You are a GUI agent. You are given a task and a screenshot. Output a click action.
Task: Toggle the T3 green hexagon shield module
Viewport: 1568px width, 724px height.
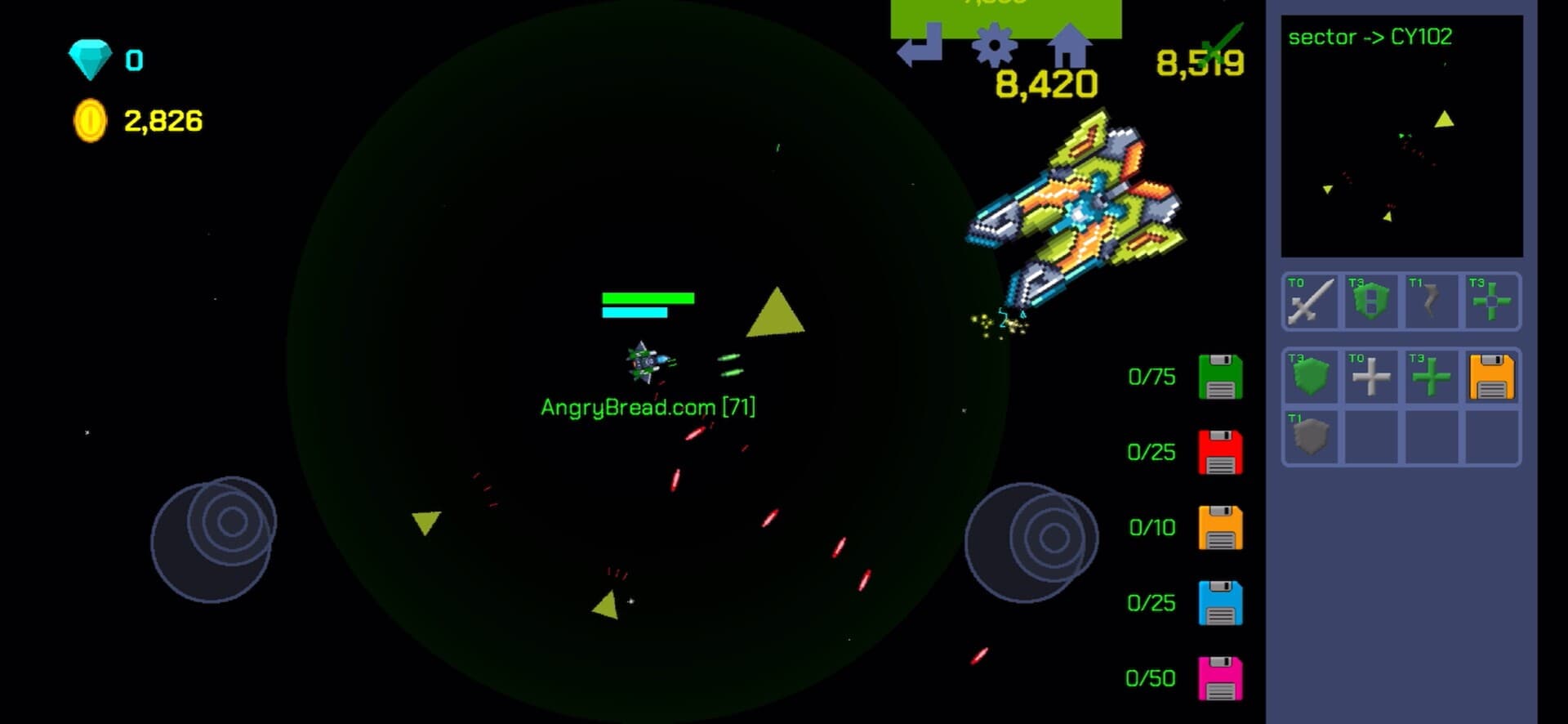click(x=1311, y=378)
